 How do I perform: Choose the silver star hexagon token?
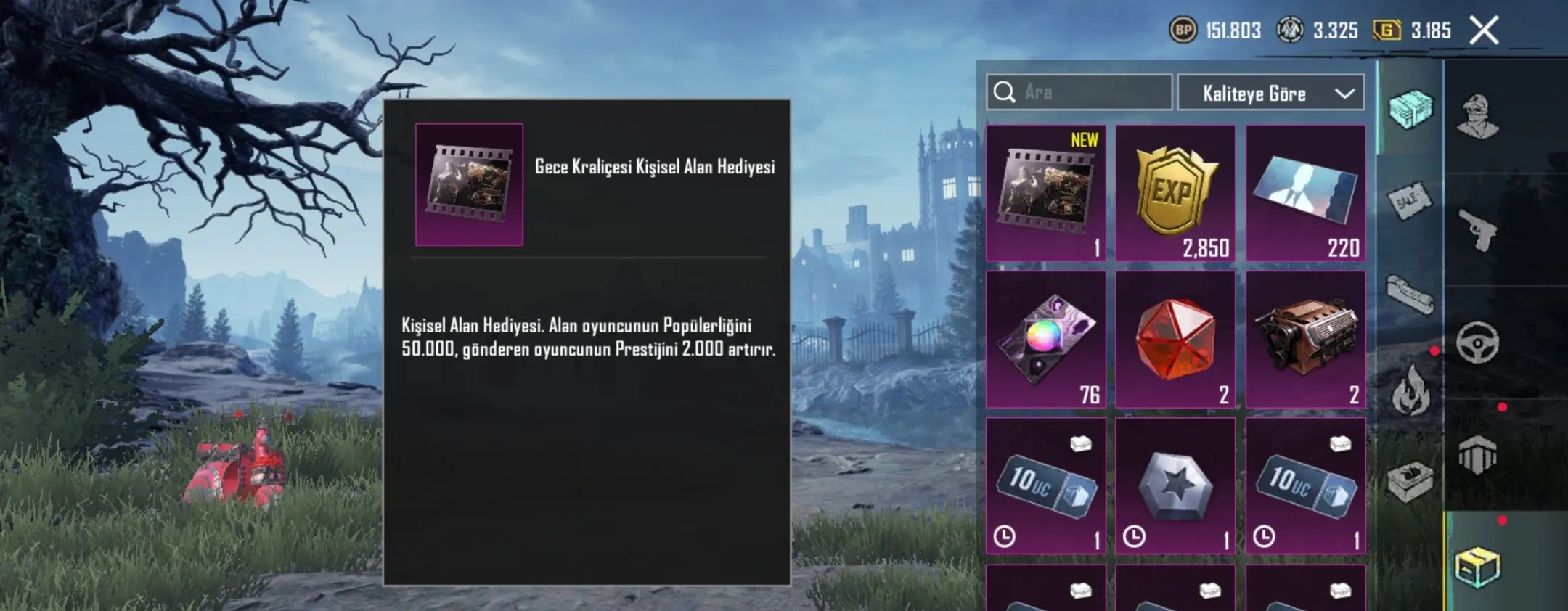[1175, 485]
